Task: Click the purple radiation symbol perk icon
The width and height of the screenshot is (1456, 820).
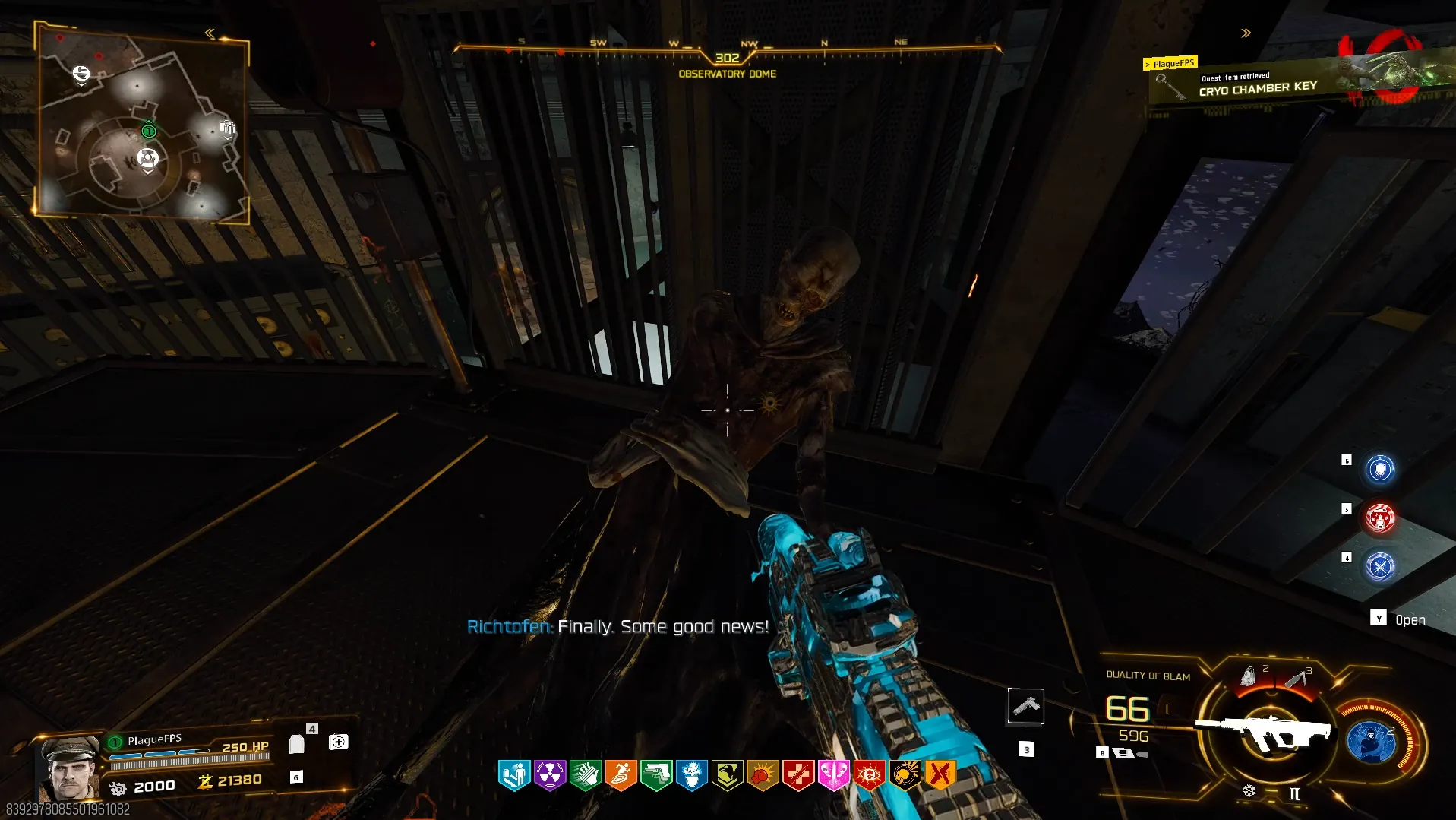Action: [550, 775]
